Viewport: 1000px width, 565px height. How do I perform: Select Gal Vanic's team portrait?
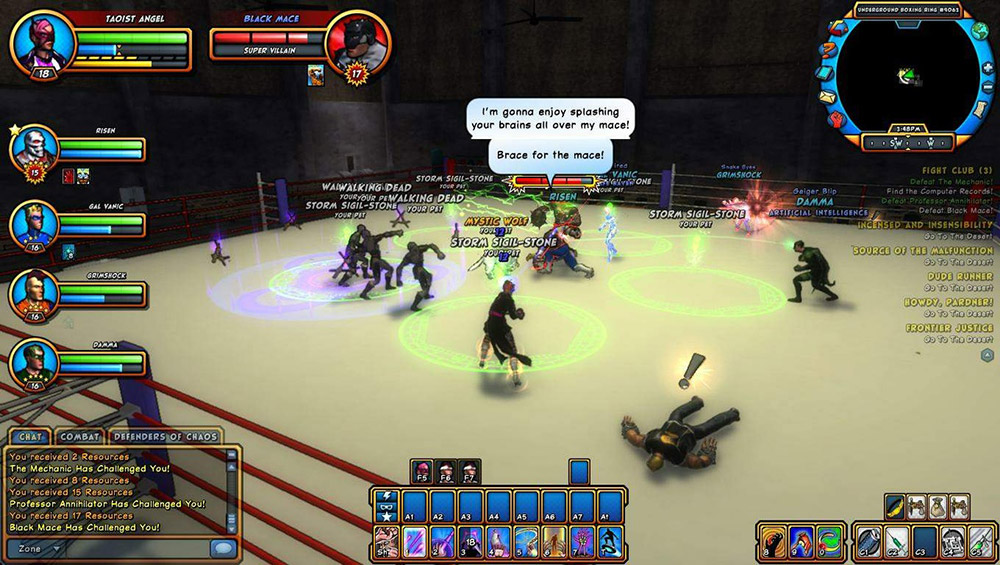31,222
